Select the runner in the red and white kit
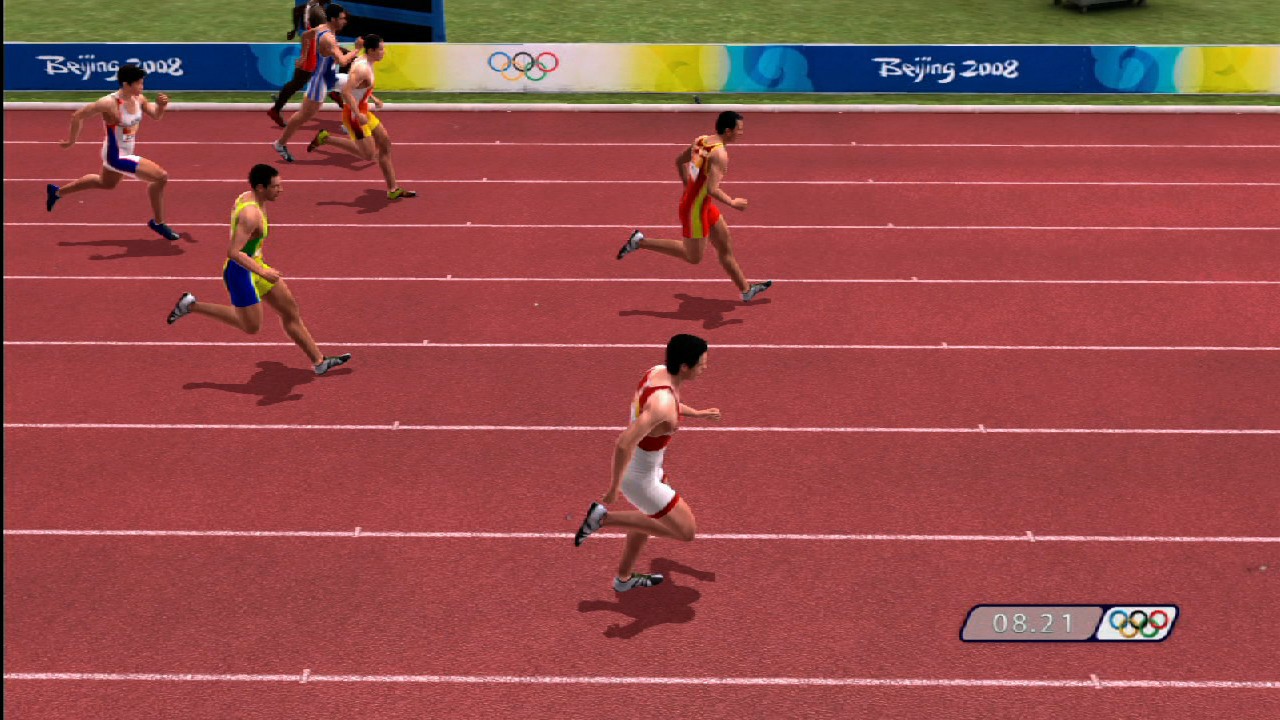Viewport: 1280px width, 720px height. click(x=660, y=440)
